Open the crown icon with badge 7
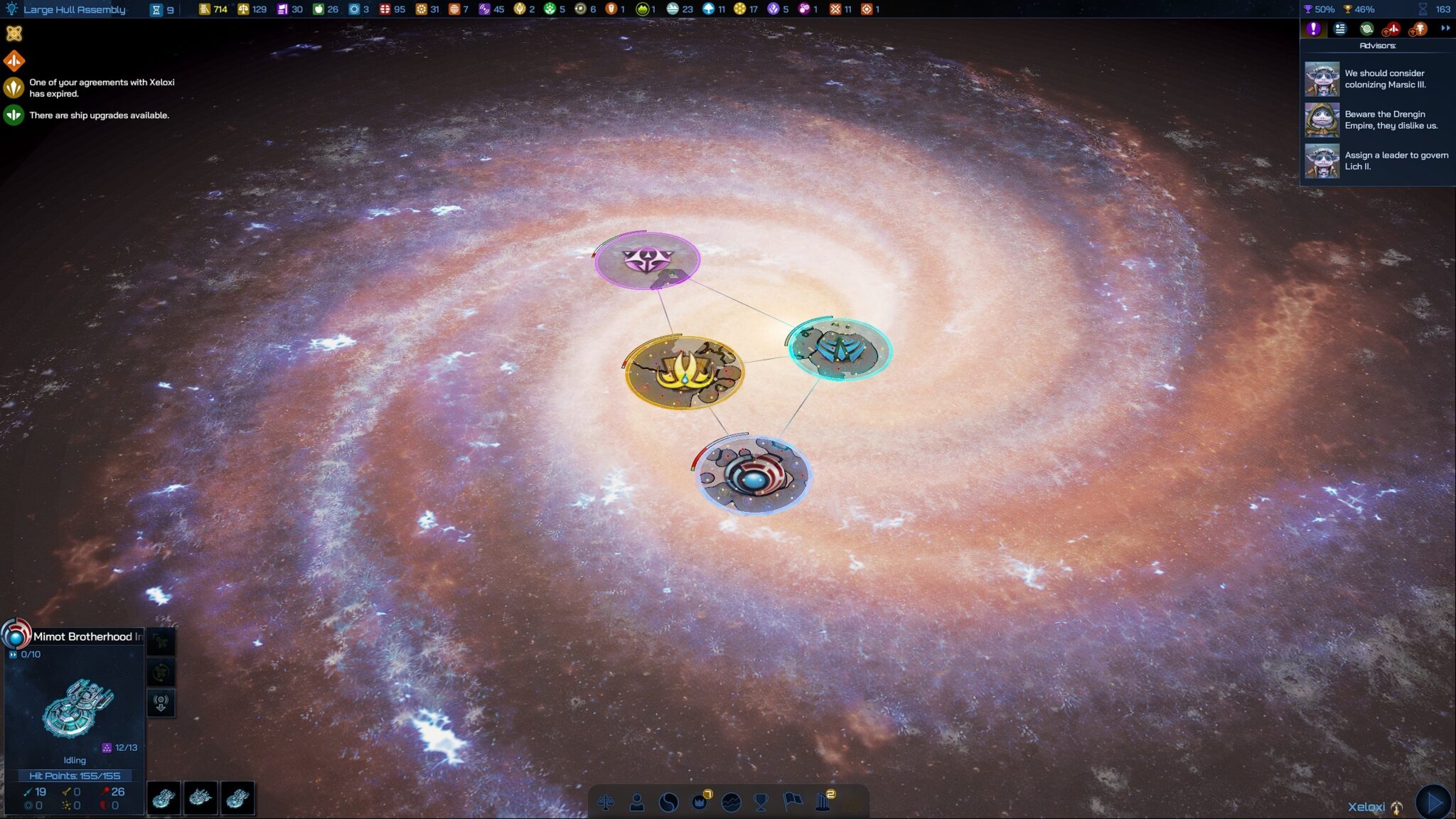The height and width of the screenshot is (819, 1456). [700, 802]
